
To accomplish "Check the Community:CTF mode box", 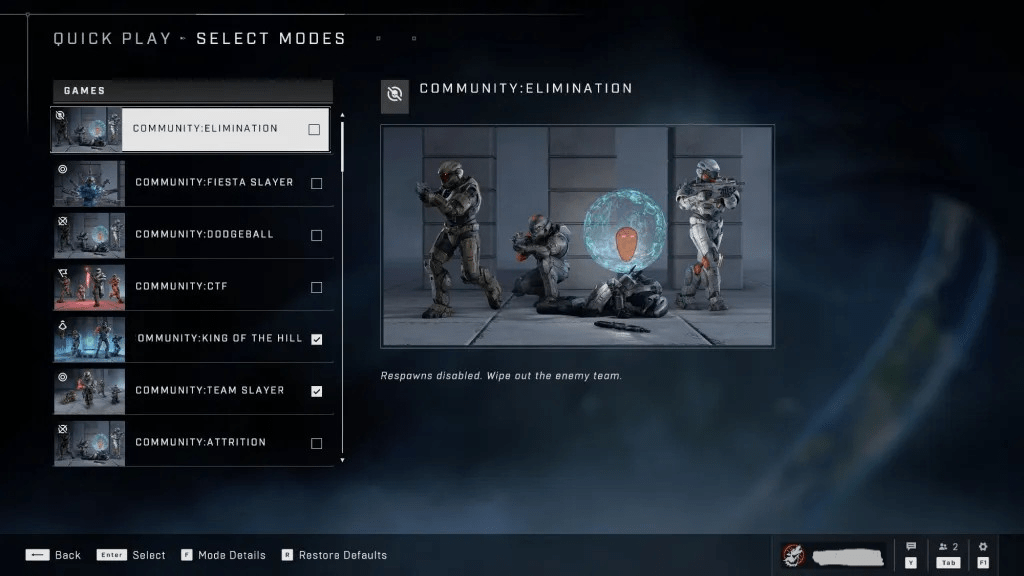I will [317, 287].
